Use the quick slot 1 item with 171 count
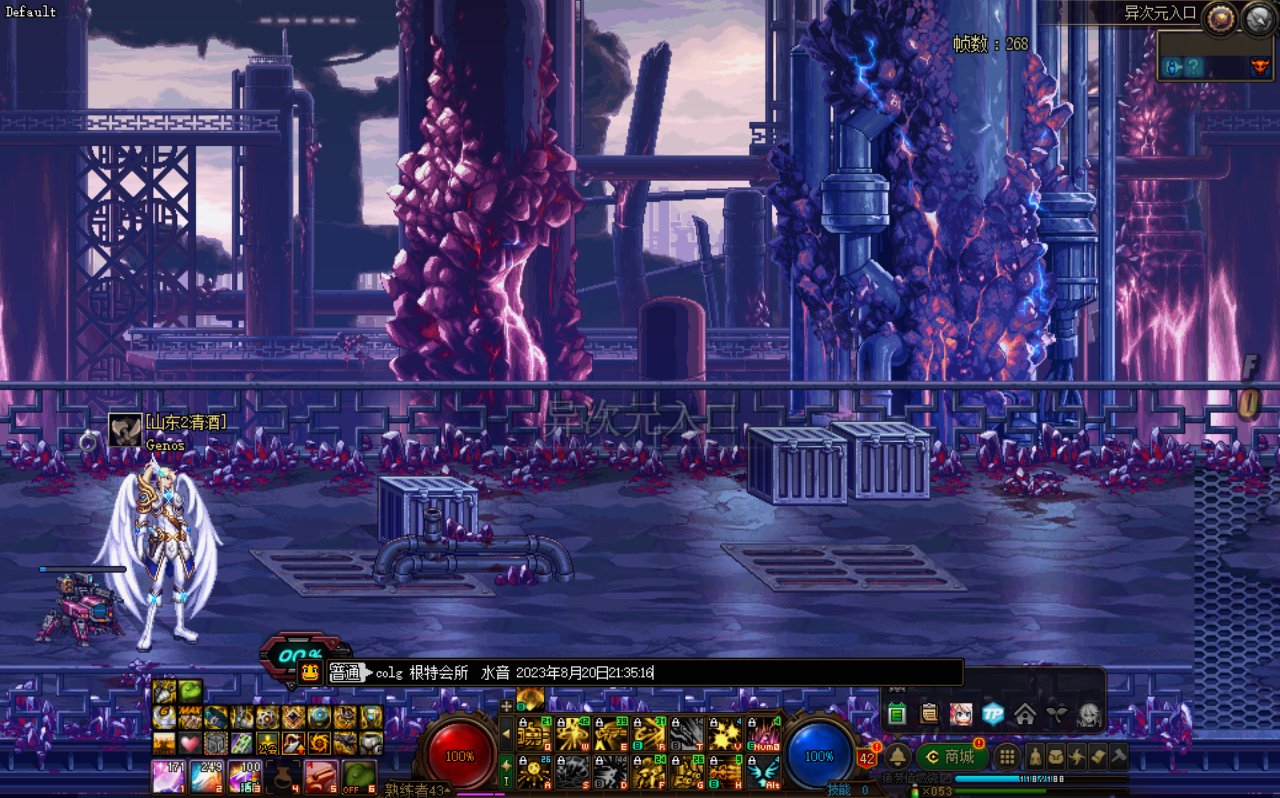This screenshot has width=1280, height=798. (x=166, y=776)
